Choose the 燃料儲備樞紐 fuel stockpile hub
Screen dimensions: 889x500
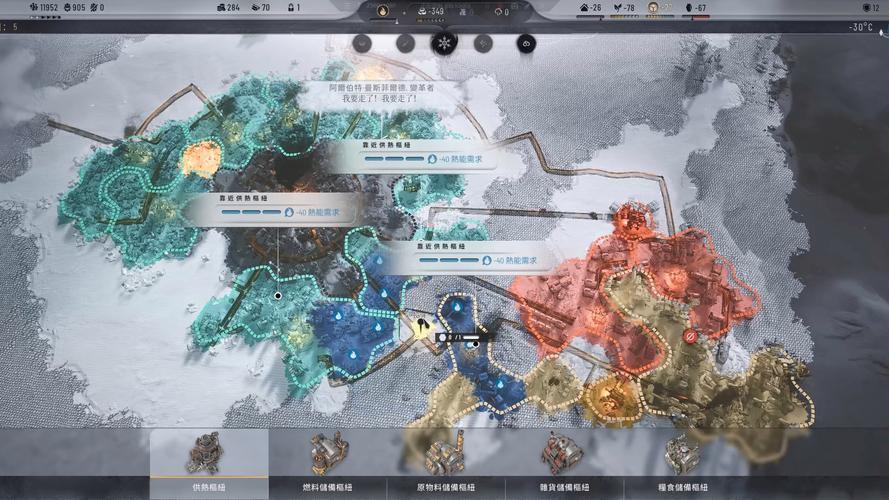[x=326, y=461]
